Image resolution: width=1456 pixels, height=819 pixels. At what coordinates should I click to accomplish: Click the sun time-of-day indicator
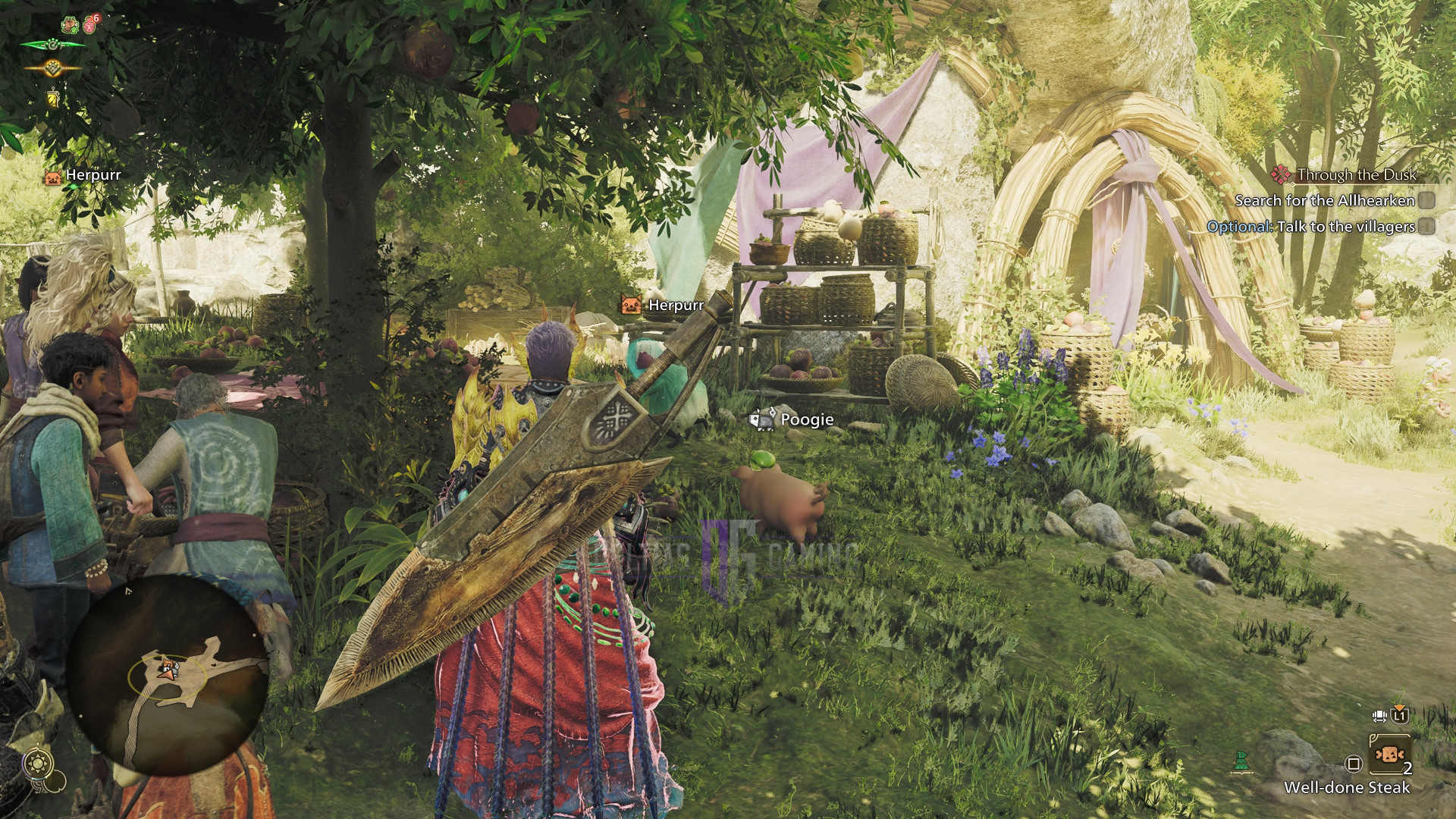38,762
